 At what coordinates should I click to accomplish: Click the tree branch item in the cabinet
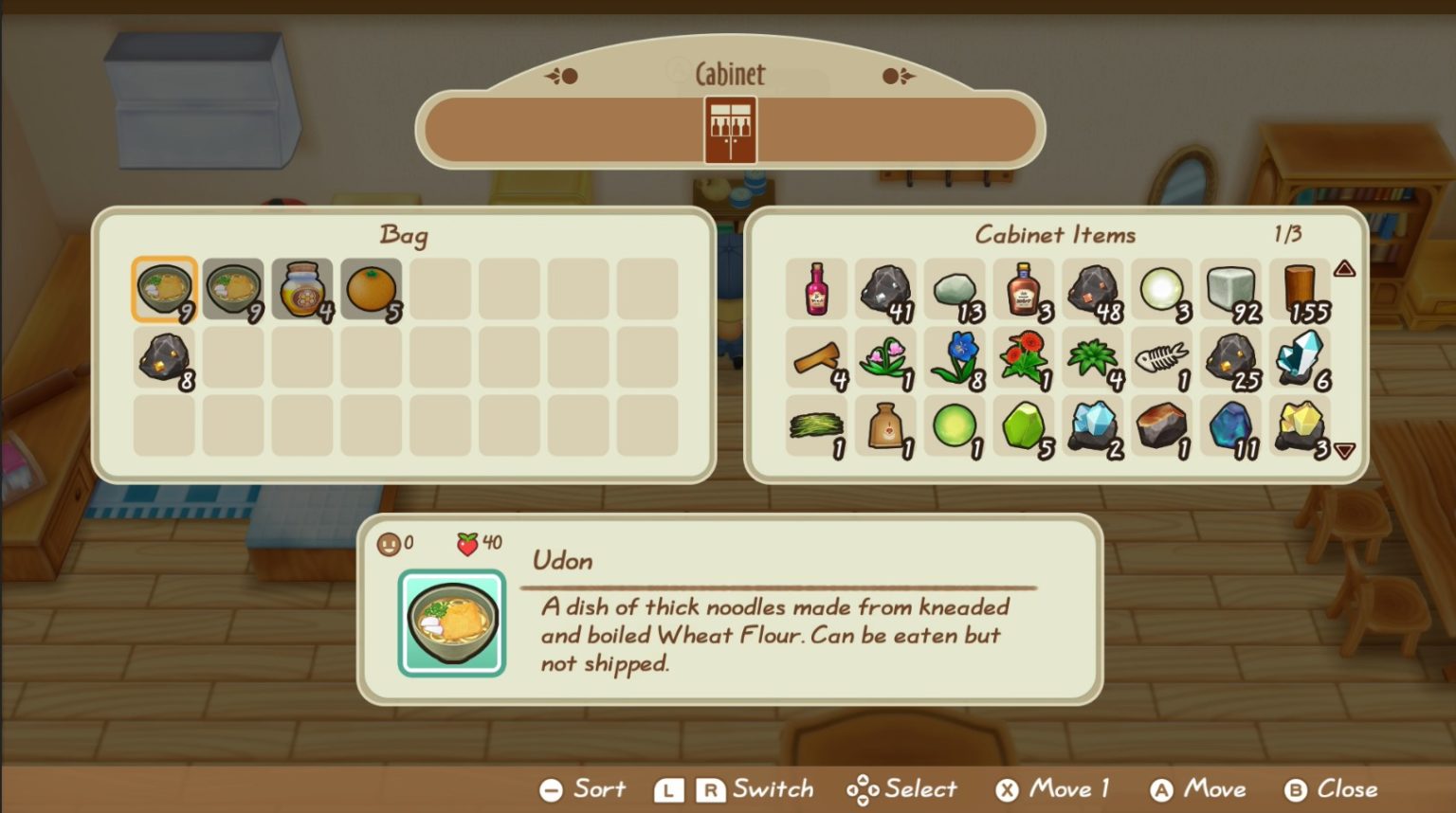click(816, 355)
